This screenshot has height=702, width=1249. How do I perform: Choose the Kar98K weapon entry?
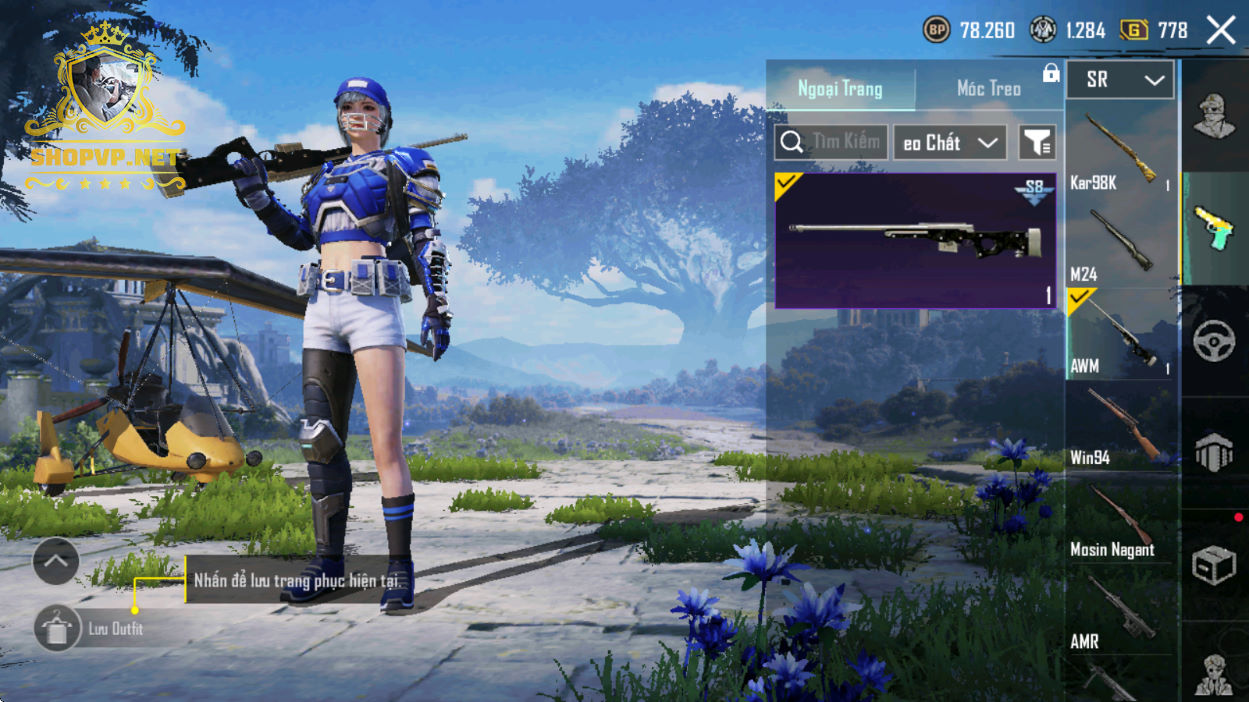click(1120, 151)
